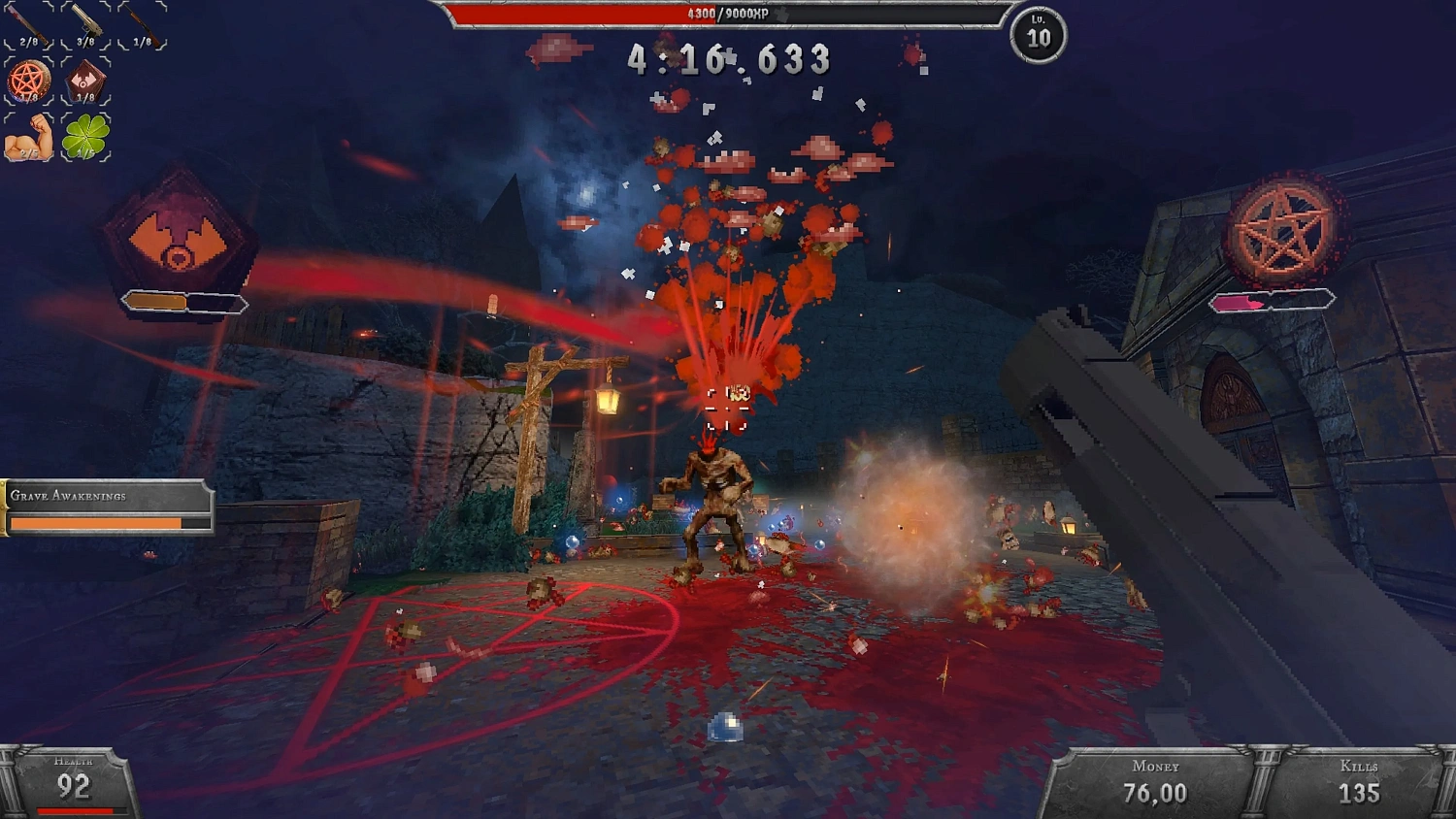1456x819 pixels.
Task: Click the four-leaf clover luck icon
Action: [x=87, y=136]
